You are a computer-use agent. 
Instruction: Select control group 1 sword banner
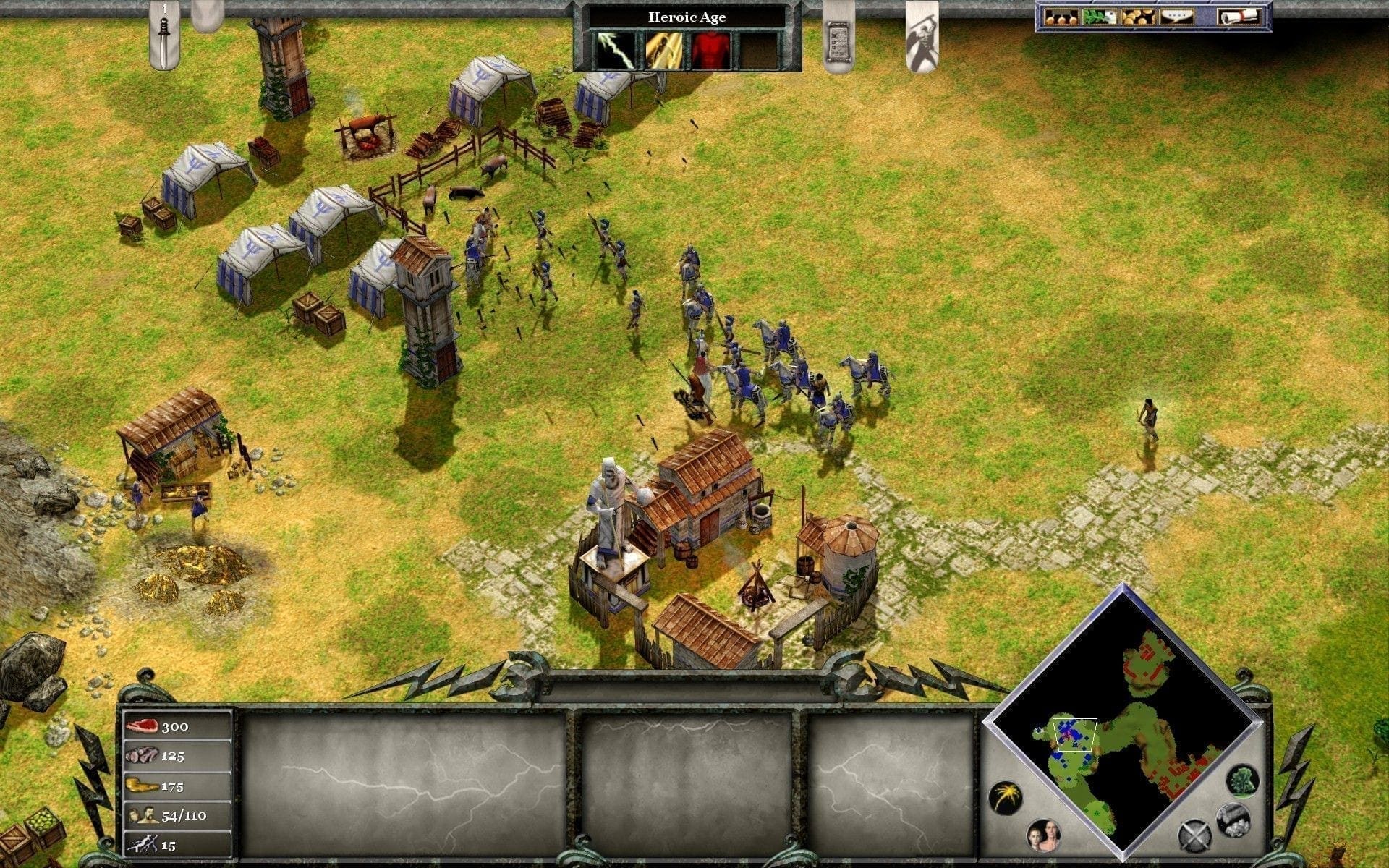(164, 36)
